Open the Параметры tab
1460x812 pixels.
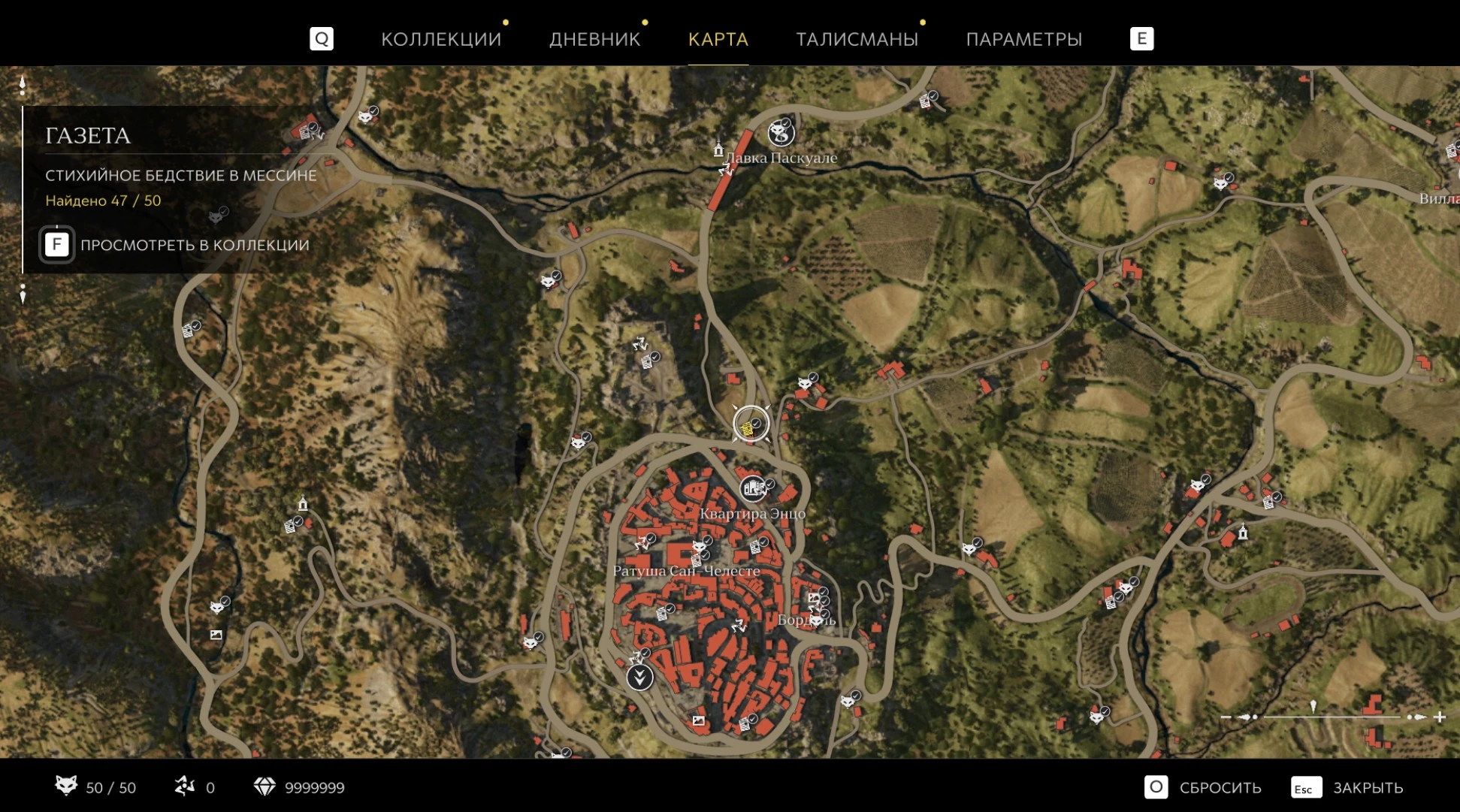[x=1023, y=39]
